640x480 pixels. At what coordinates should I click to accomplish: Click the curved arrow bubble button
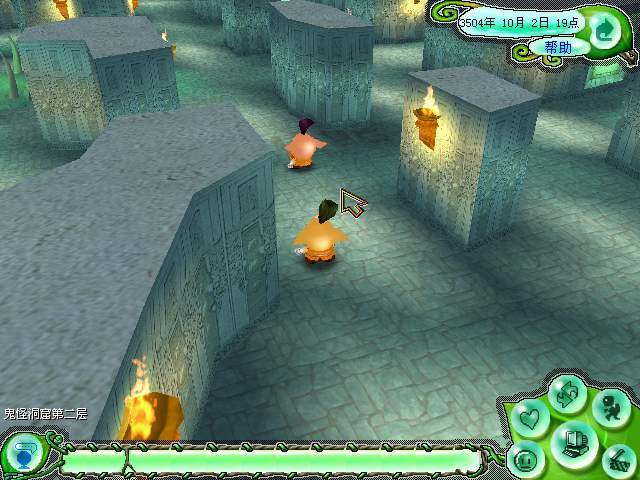click(x=604, y=29)
